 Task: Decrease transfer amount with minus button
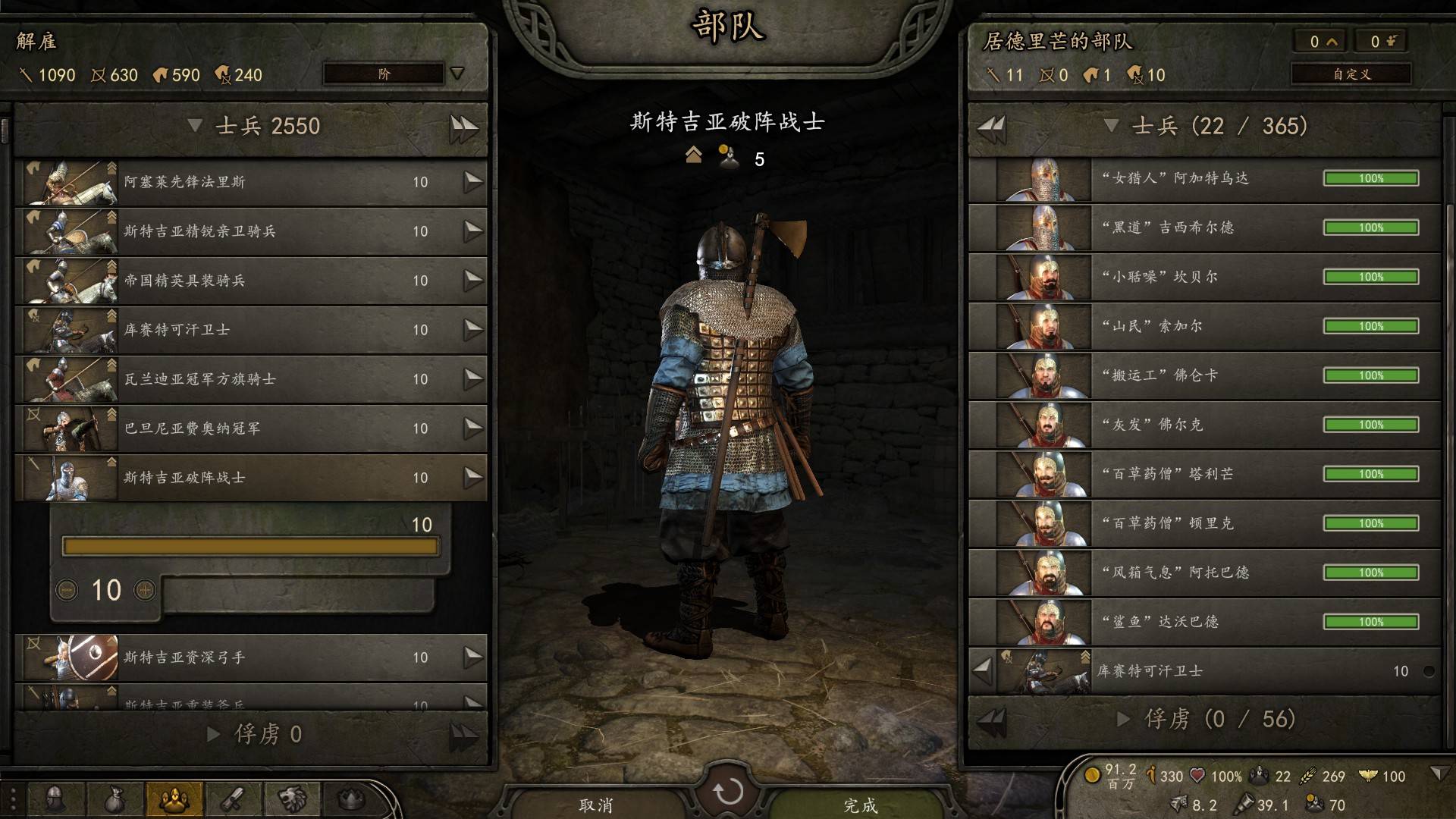tap(67, 590)
